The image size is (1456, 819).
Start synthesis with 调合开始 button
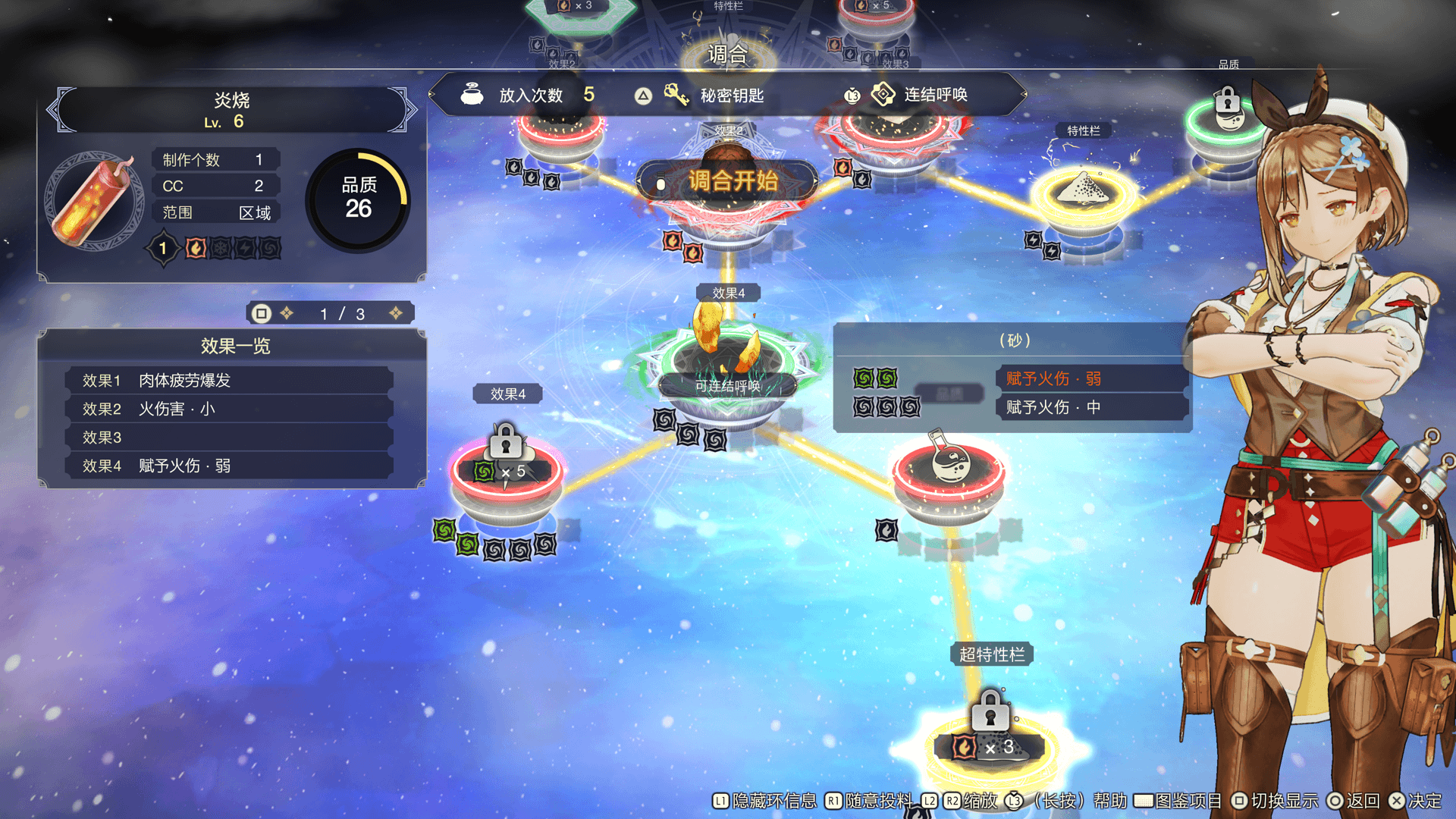(727, 181)
